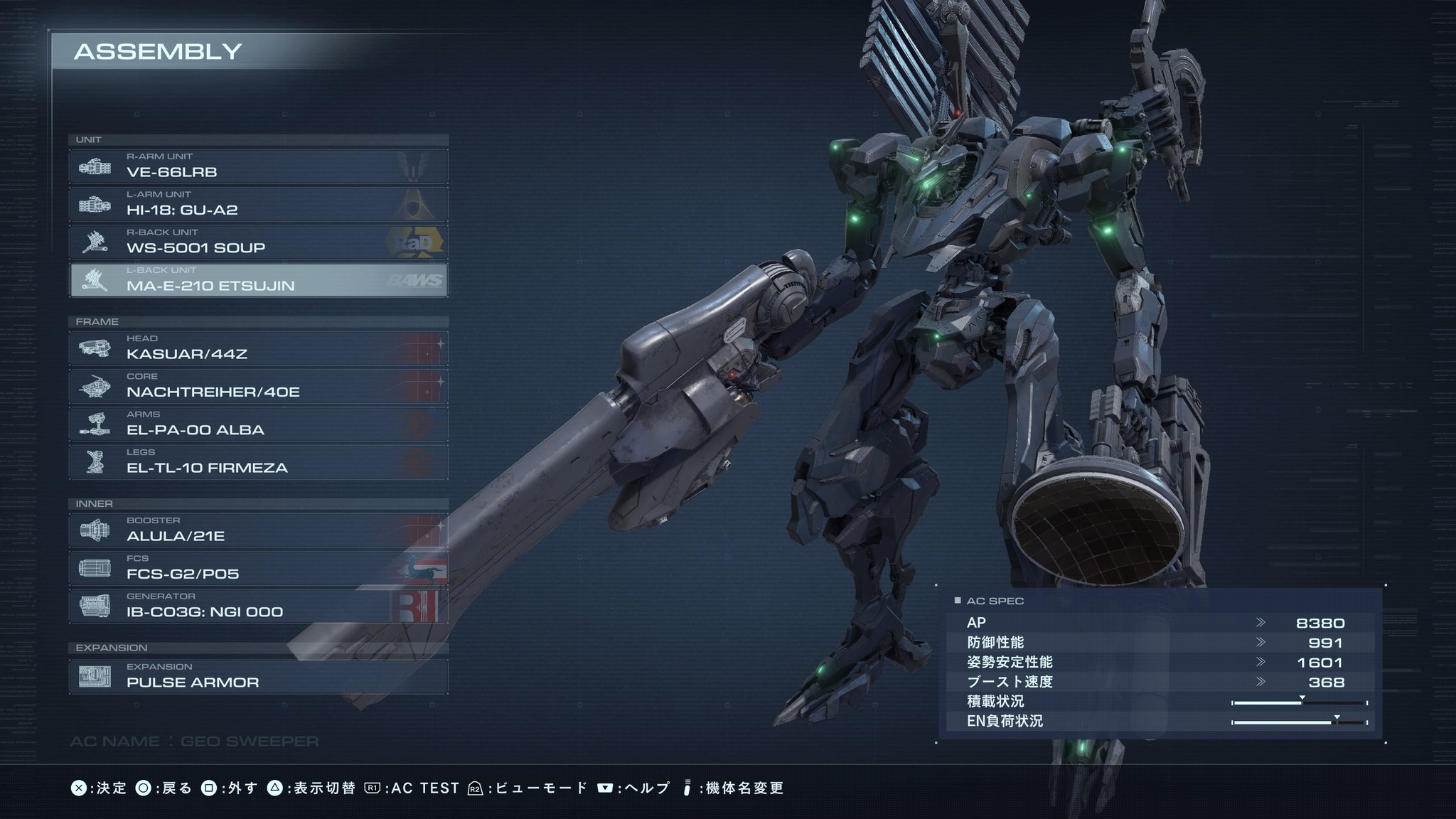The image size is (1456, 819).
Task: Choose the LEGS slot EL-TL-10 FIRMEZA
Action: click(259, 462)
